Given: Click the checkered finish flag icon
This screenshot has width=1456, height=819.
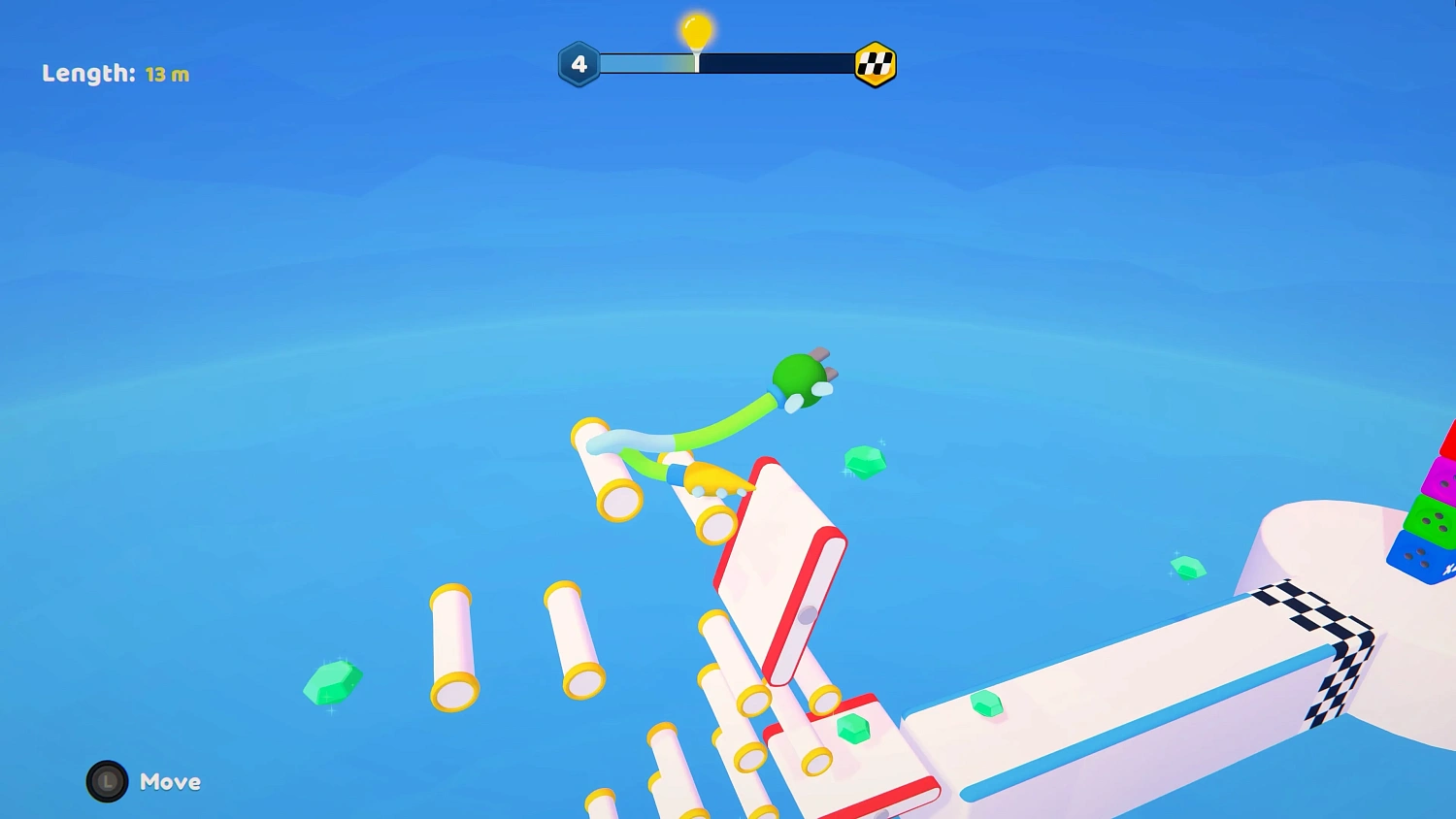Looking at the screenshot, I should coord(875,62).
